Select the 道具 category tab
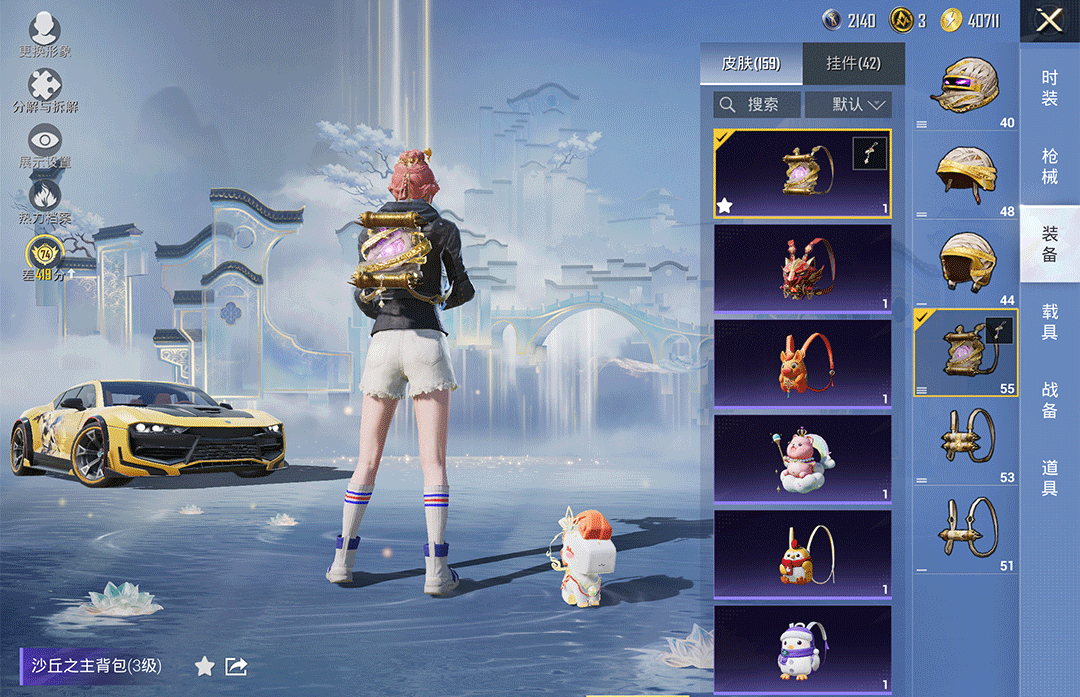Screen dimensions: 1080x697 (1049, 478)
